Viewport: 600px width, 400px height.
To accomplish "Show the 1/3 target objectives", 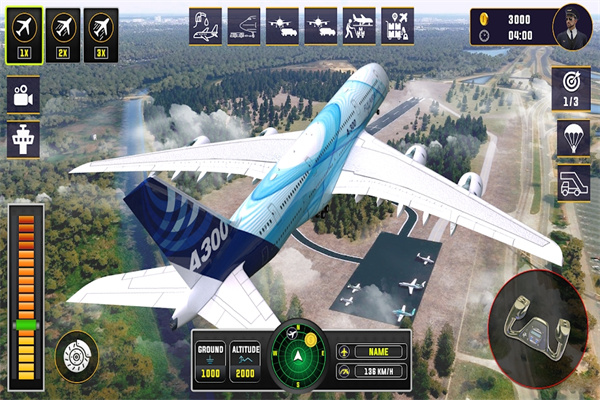I will coord(573,89).
